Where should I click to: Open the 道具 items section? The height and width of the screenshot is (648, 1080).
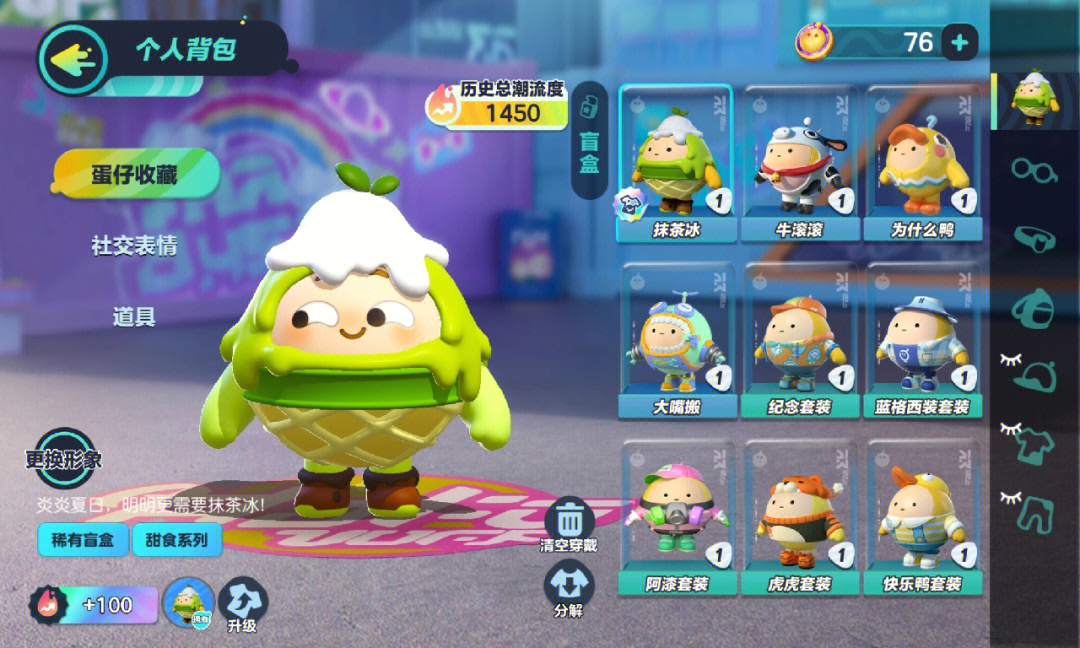(134, 317)
